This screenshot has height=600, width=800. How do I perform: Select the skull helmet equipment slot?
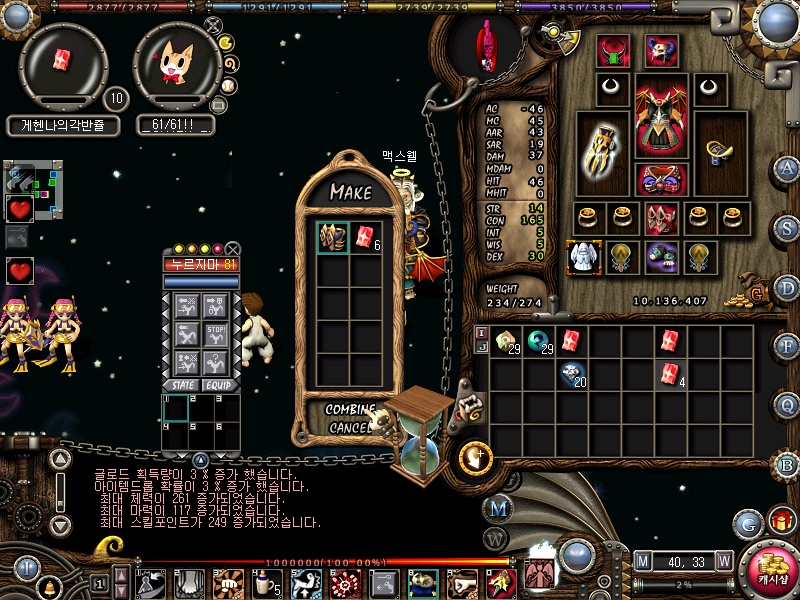pos(660,51)
